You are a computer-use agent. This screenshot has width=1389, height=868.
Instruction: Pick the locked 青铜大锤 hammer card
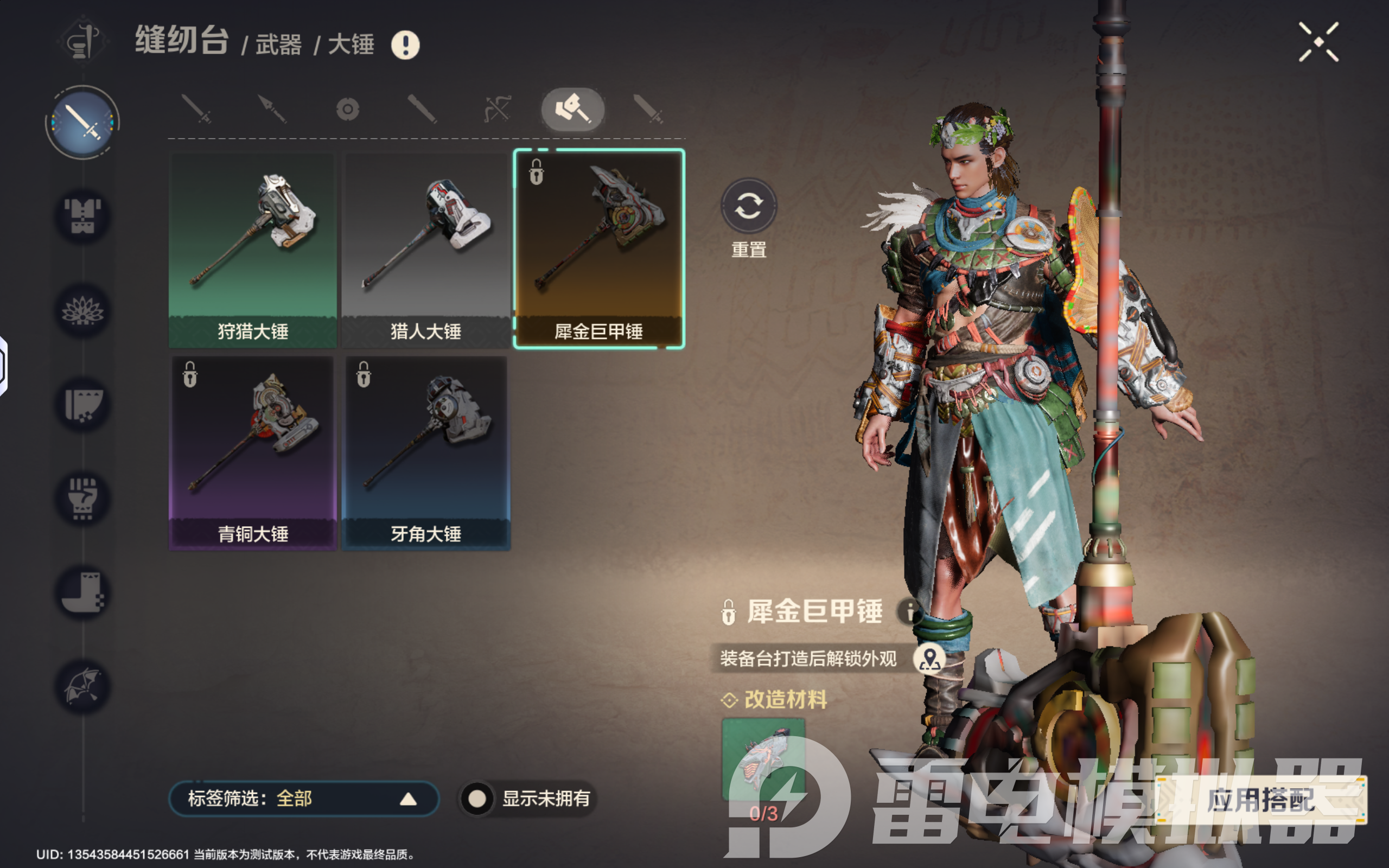pyautogui.click(x=252, y=452)
